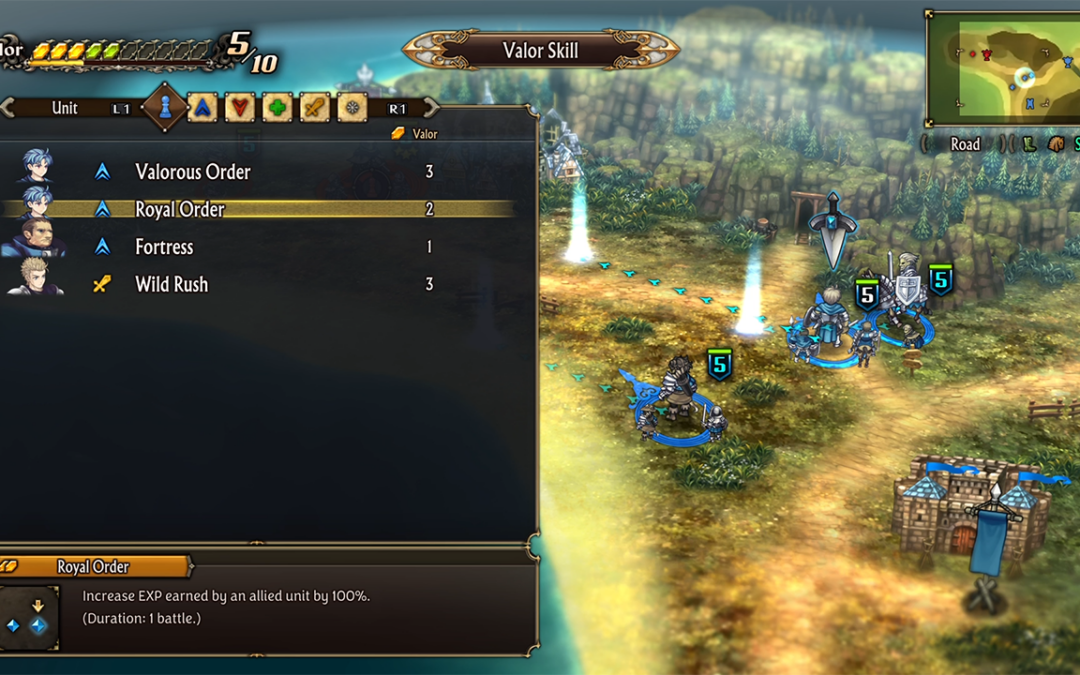Show the green cross healing skills tab
Image resolution: width=1080 pixels, height=675 pixels.
pyautogui.click(x=277, y=108)
